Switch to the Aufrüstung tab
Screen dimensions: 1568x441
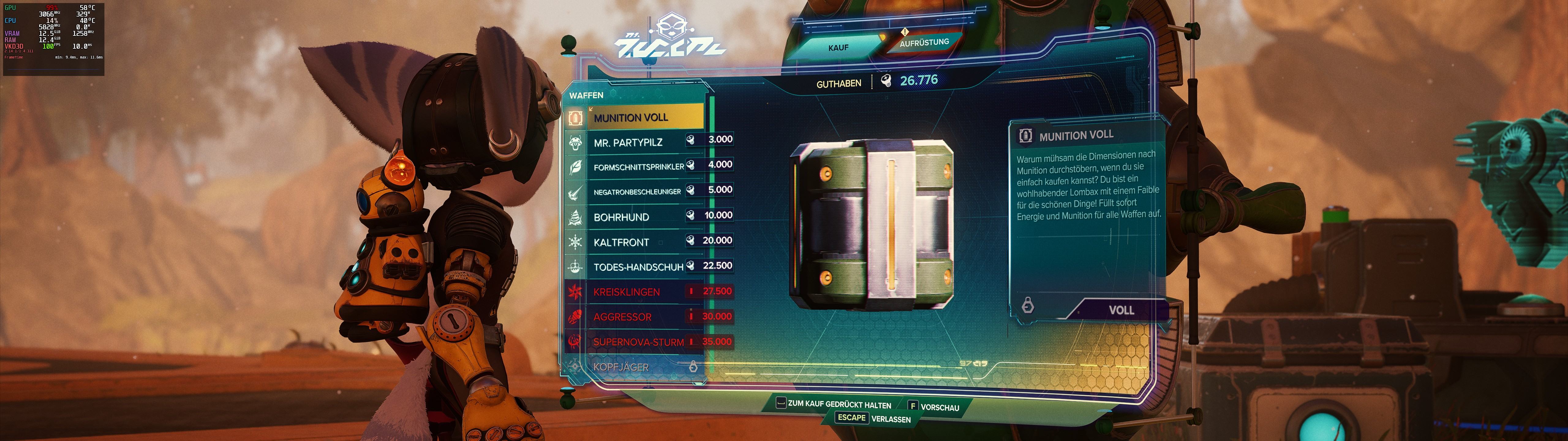(x=923, y=43)
